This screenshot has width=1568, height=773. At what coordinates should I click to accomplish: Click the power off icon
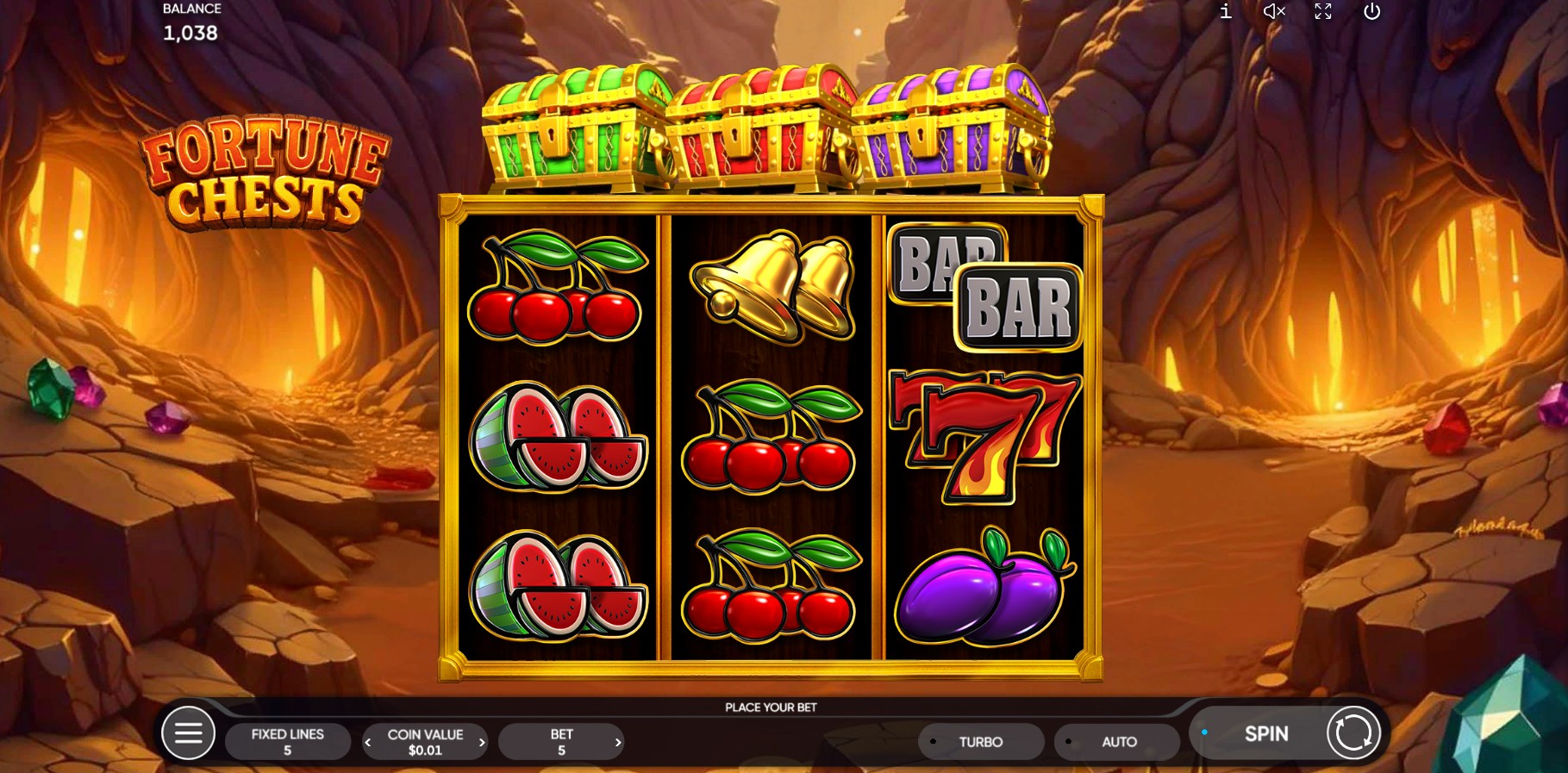pyautogui.click(x=1371, y=12)
